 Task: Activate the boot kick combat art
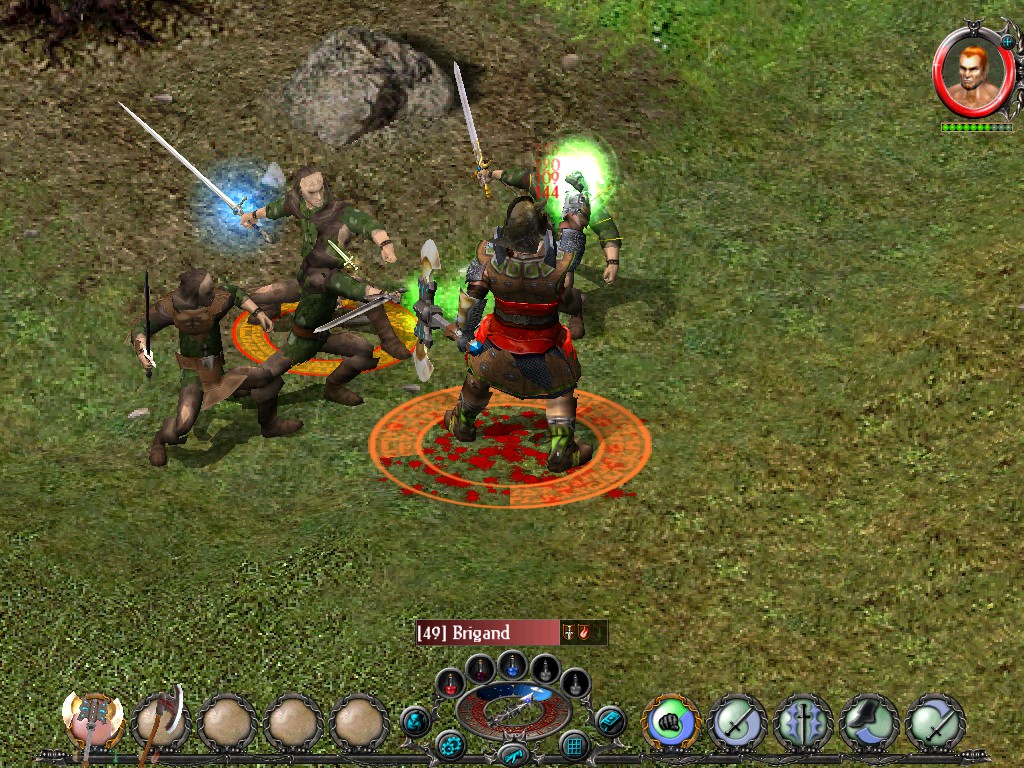(869, 722)
